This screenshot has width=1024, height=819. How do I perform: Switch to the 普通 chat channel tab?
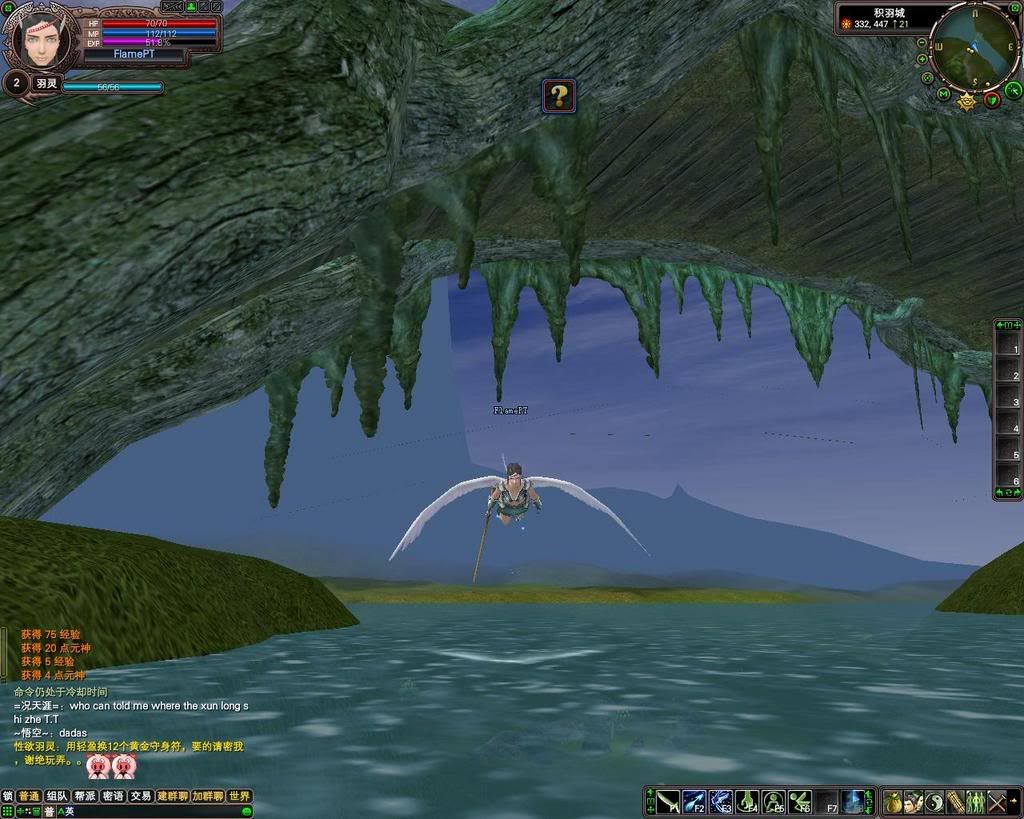[29, 796]
